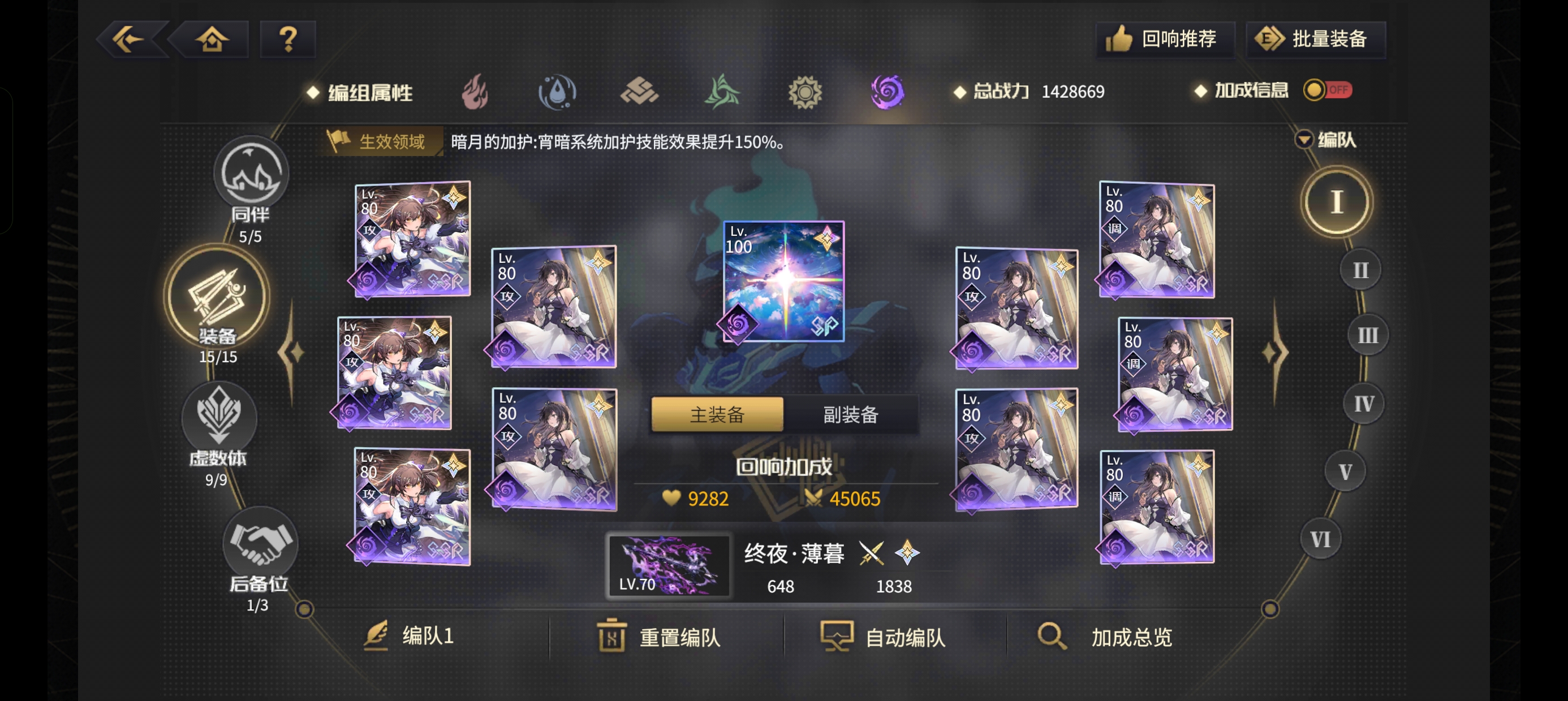This screenshot has height=701, width=1568.
Task: Open the help screen via question mark icon
Action: pos(288,38)
